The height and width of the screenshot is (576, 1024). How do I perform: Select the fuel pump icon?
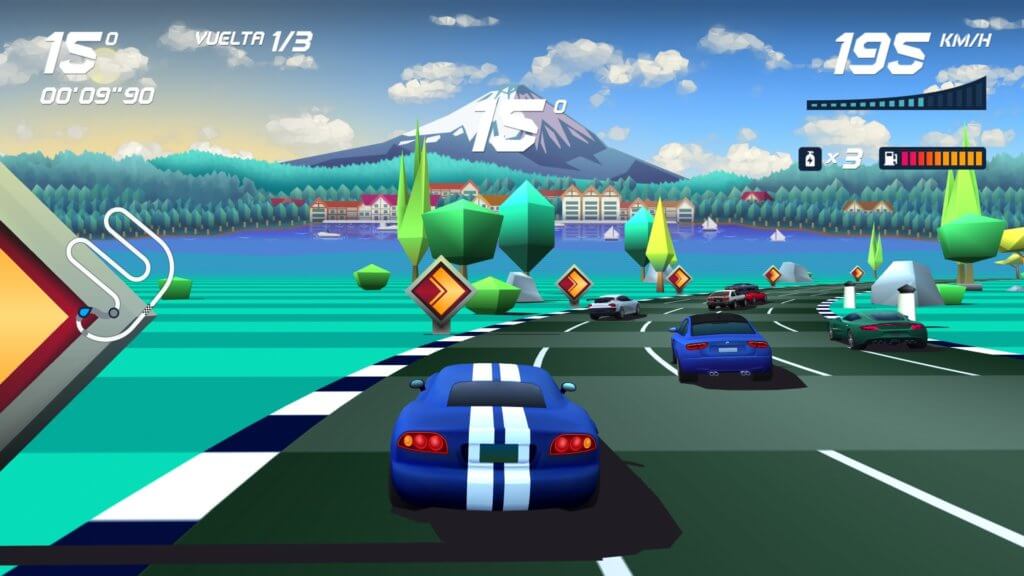(889, 158)
